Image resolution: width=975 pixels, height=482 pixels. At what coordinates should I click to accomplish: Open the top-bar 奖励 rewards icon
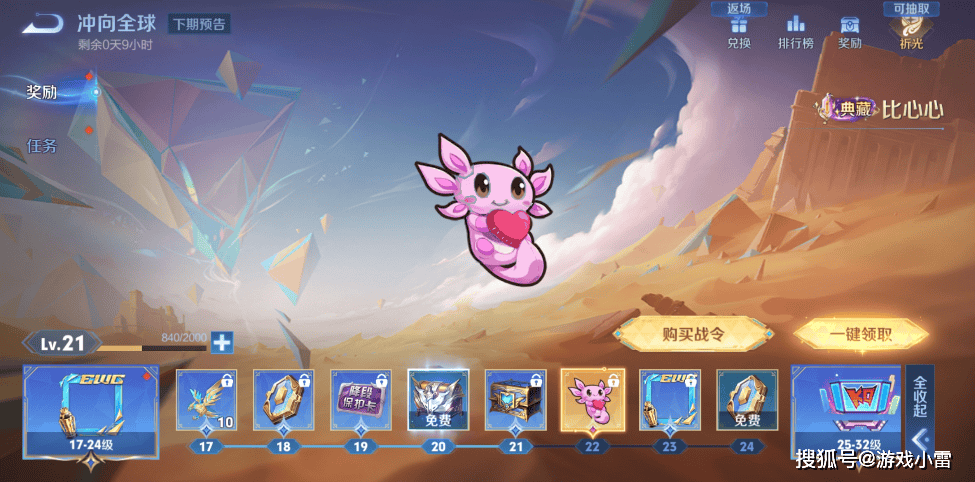(x=850, y=31)
